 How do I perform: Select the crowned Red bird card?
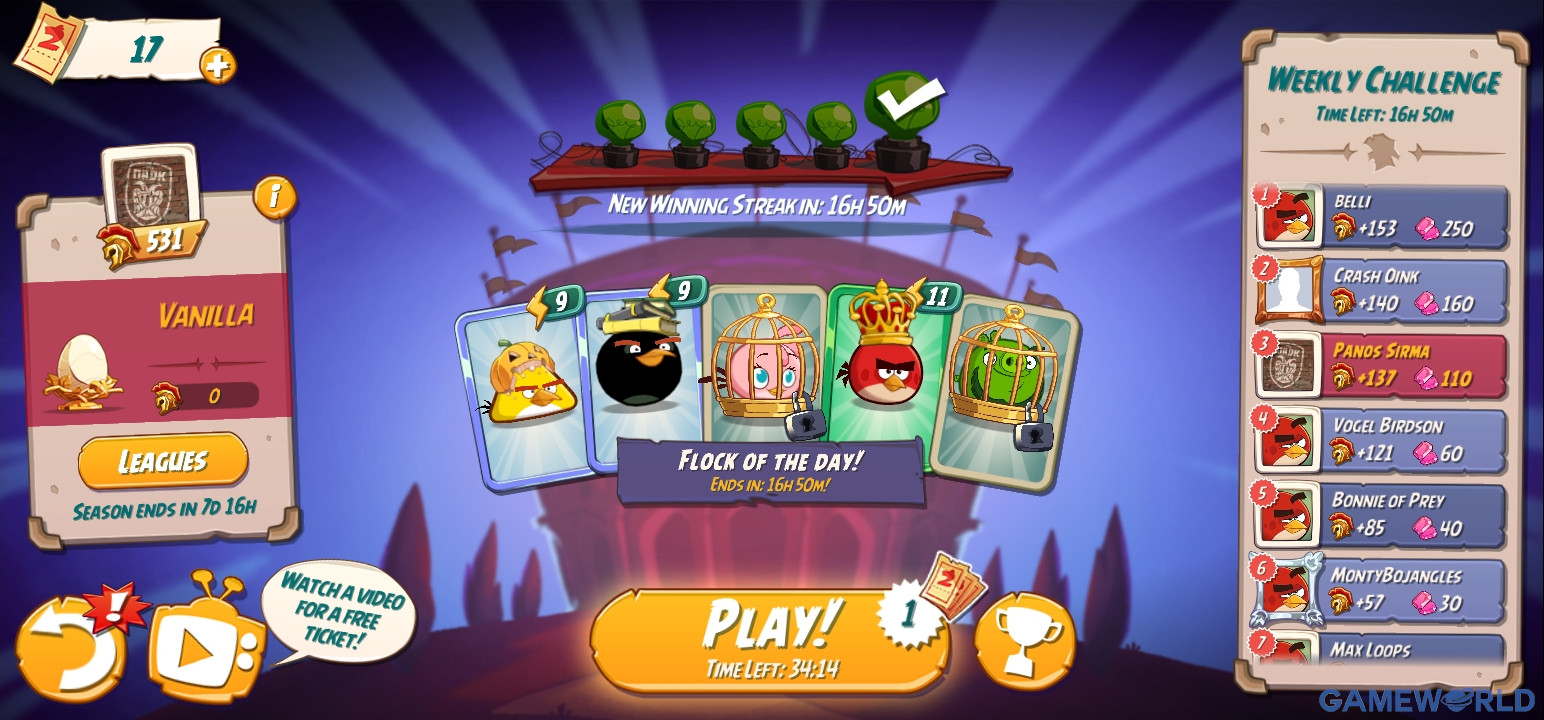point(890,370)
